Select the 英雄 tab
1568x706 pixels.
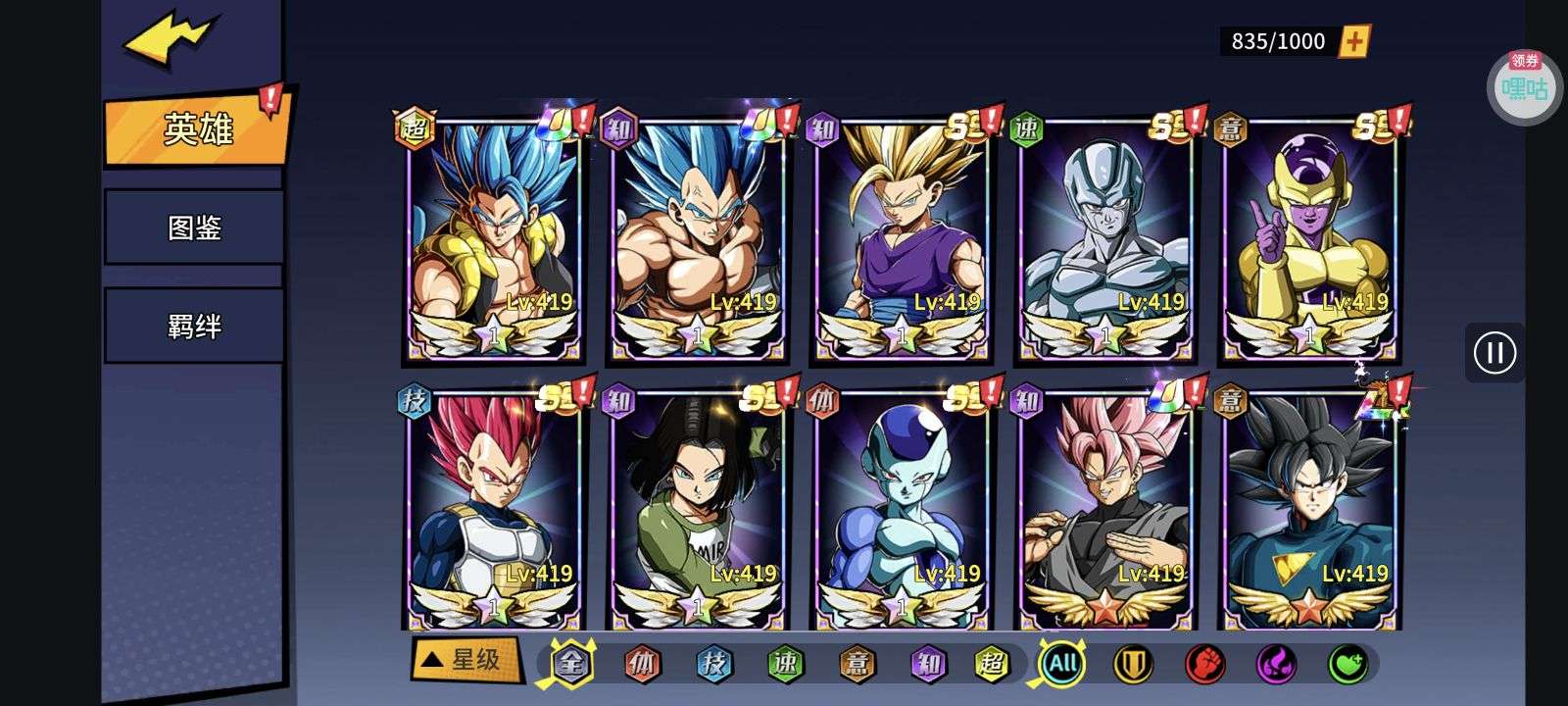pos(198,128)
